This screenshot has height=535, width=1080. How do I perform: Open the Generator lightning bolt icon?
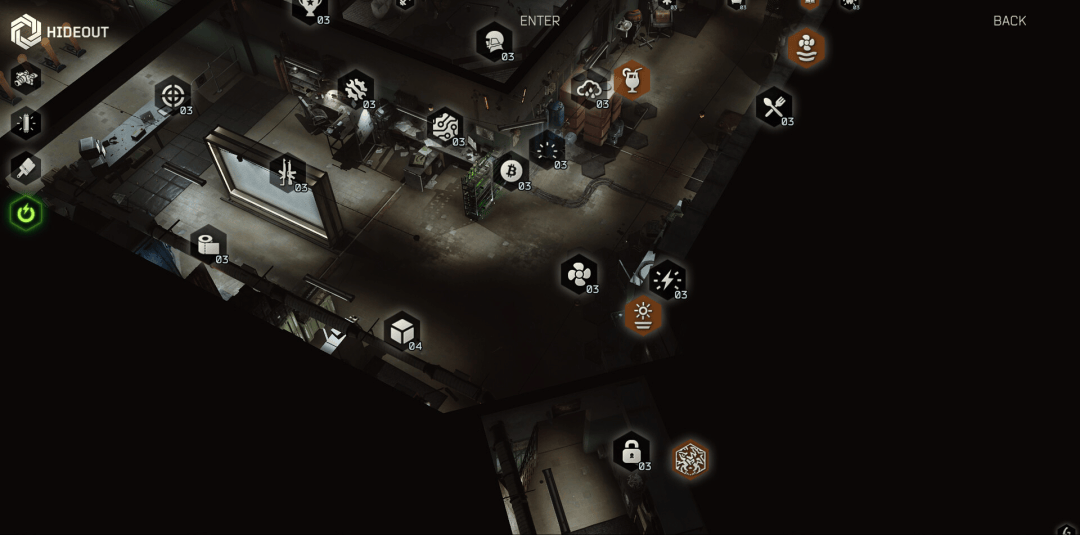click(667, 280)
